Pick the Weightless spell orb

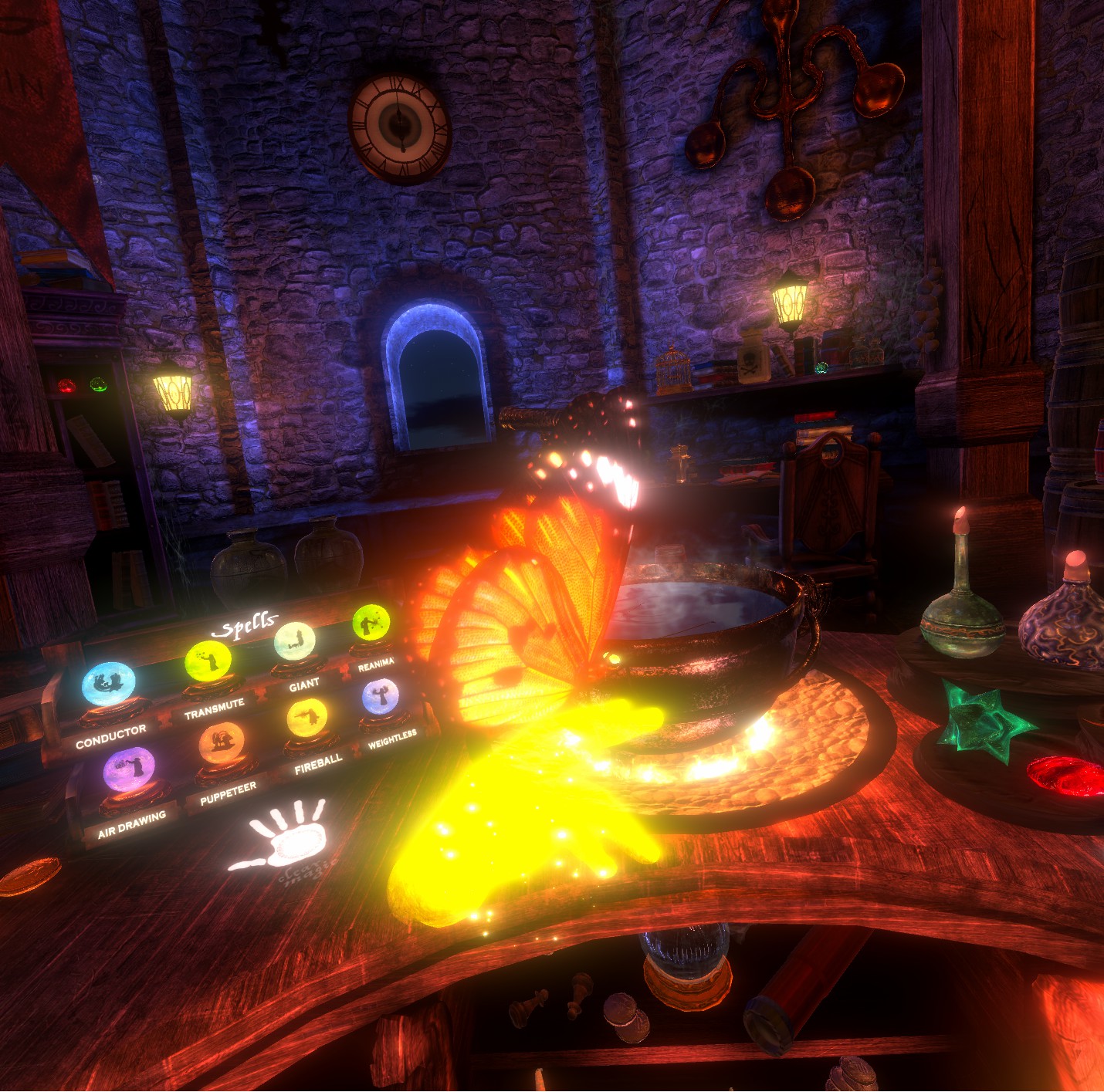point(381,697)
